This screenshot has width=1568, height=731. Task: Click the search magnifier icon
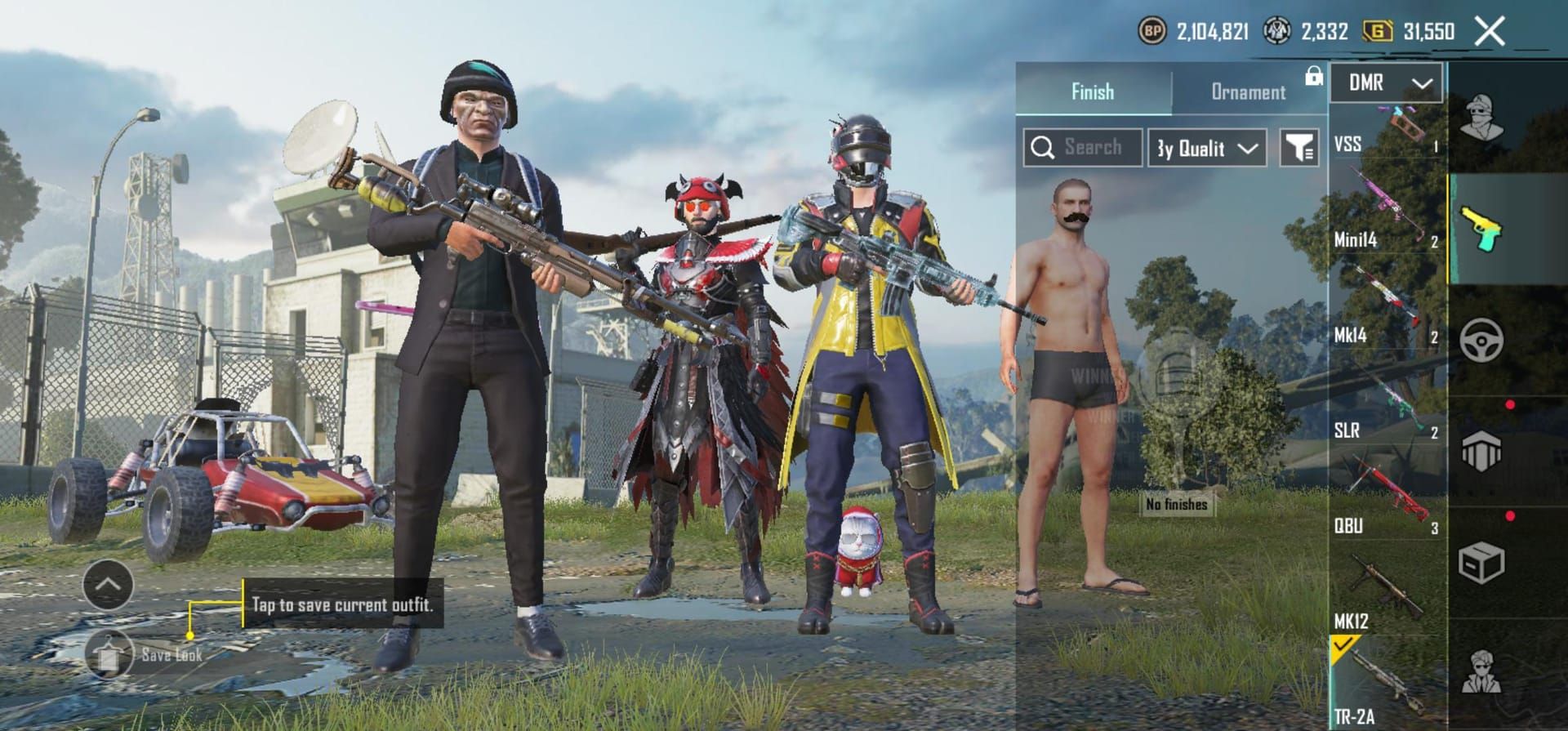coord(1043,147)
